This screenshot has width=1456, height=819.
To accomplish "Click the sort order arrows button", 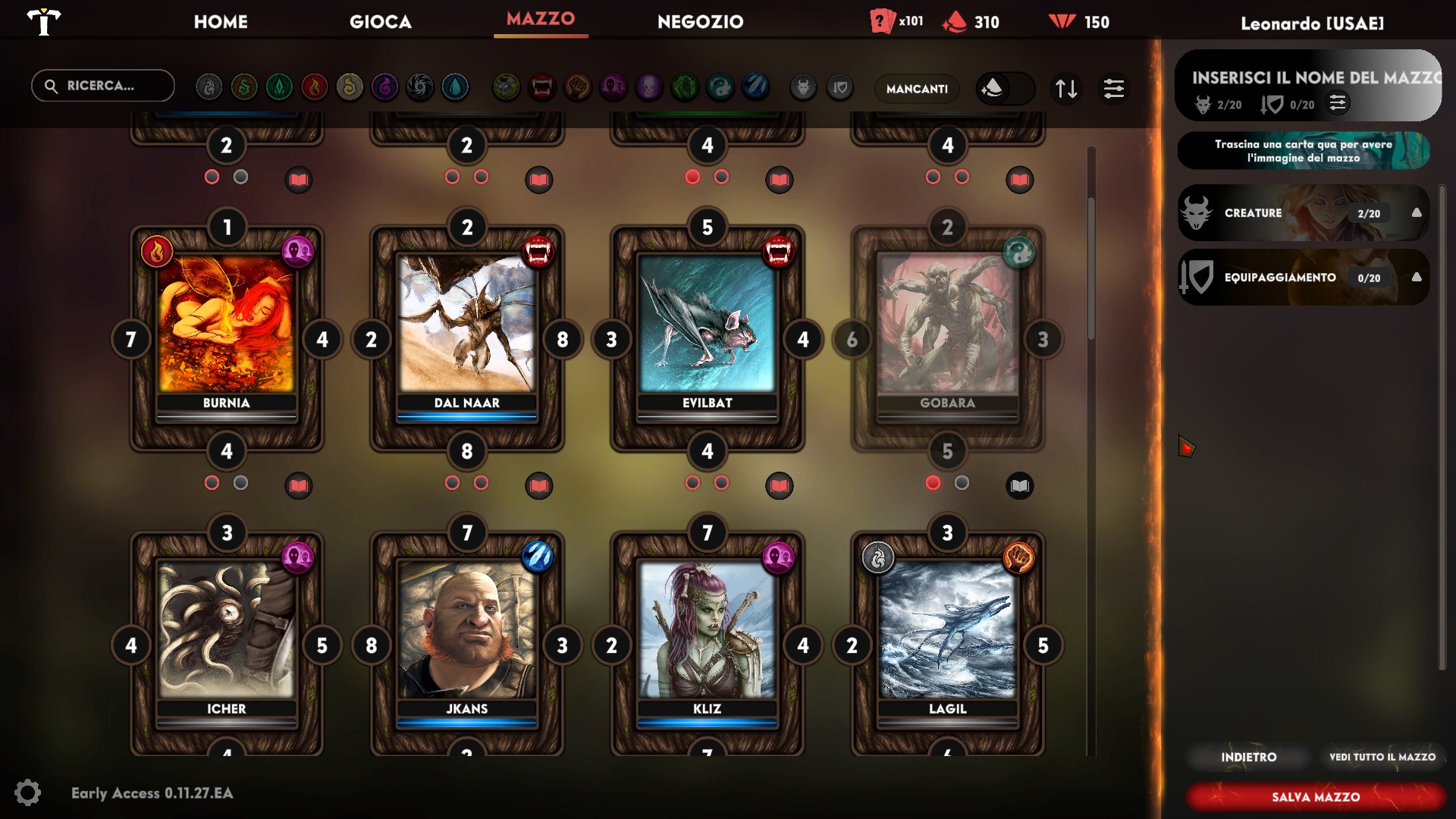I will point(1066,89).
